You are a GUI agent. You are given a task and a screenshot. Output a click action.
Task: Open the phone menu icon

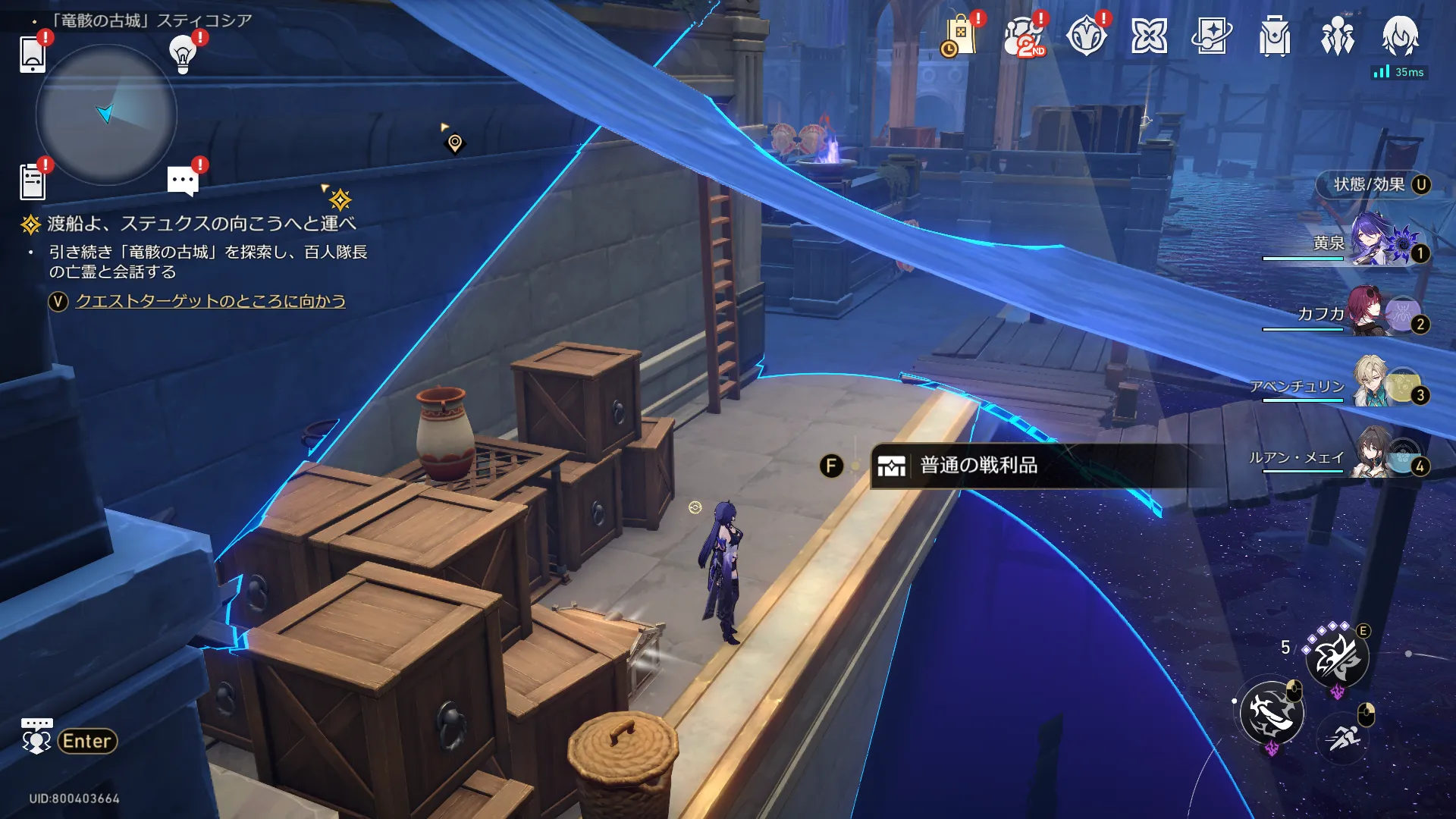click(33, 54)
